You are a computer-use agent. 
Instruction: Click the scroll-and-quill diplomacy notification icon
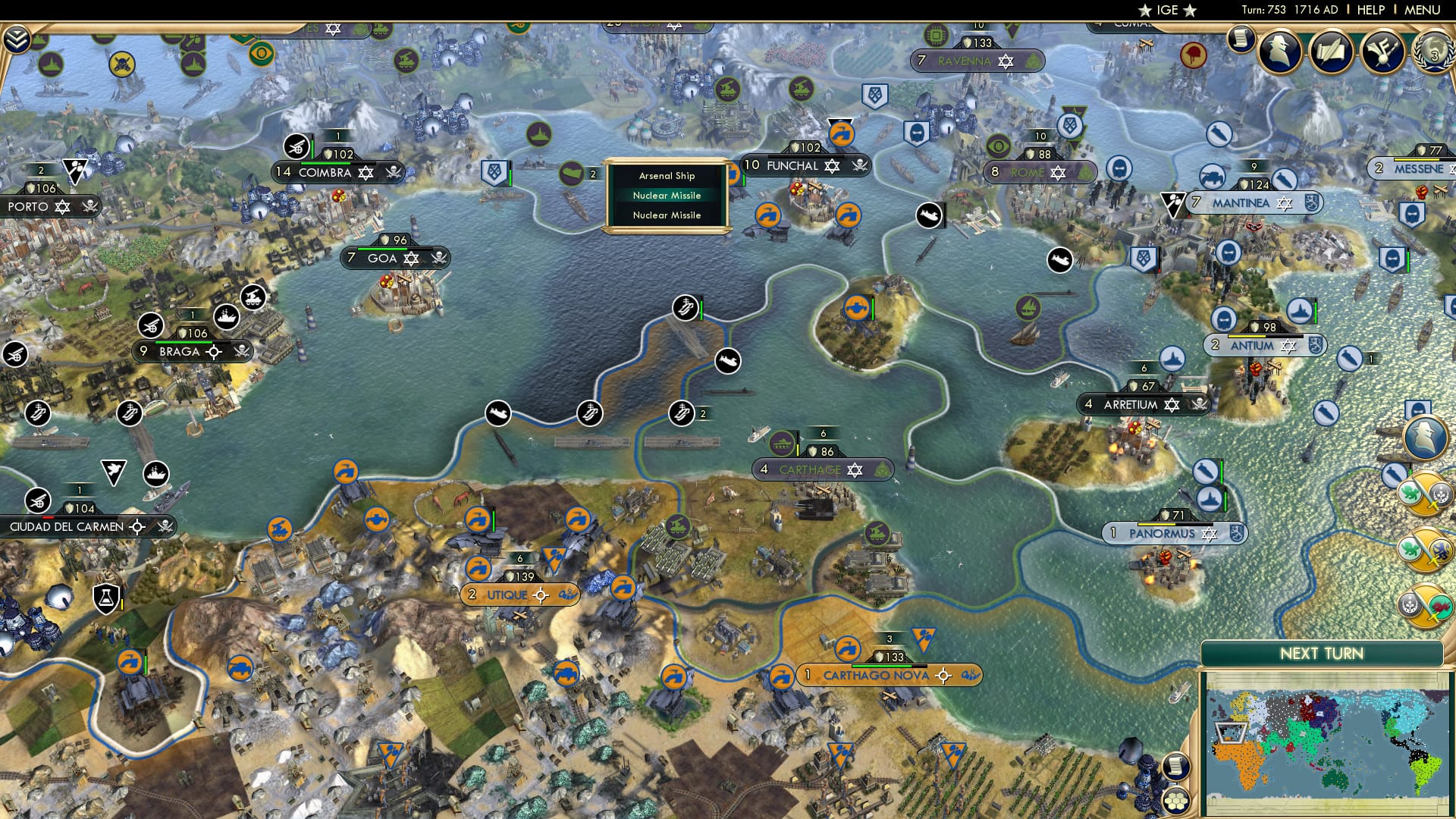pyautogui.click(x=1332, y=51)
